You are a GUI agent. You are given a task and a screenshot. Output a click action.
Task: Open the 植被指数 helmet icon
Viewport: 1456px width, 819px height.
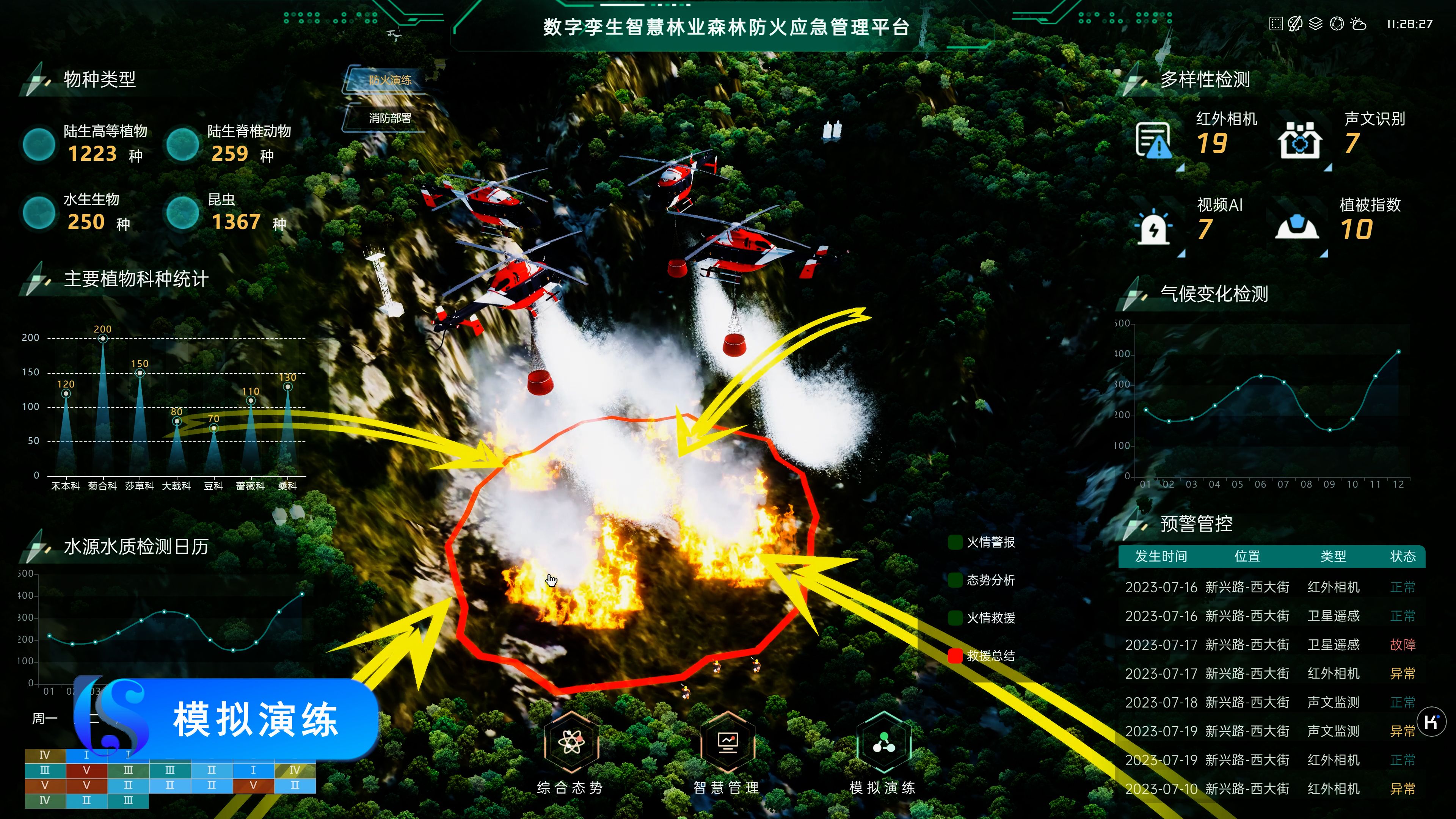tap(1297, 228)
